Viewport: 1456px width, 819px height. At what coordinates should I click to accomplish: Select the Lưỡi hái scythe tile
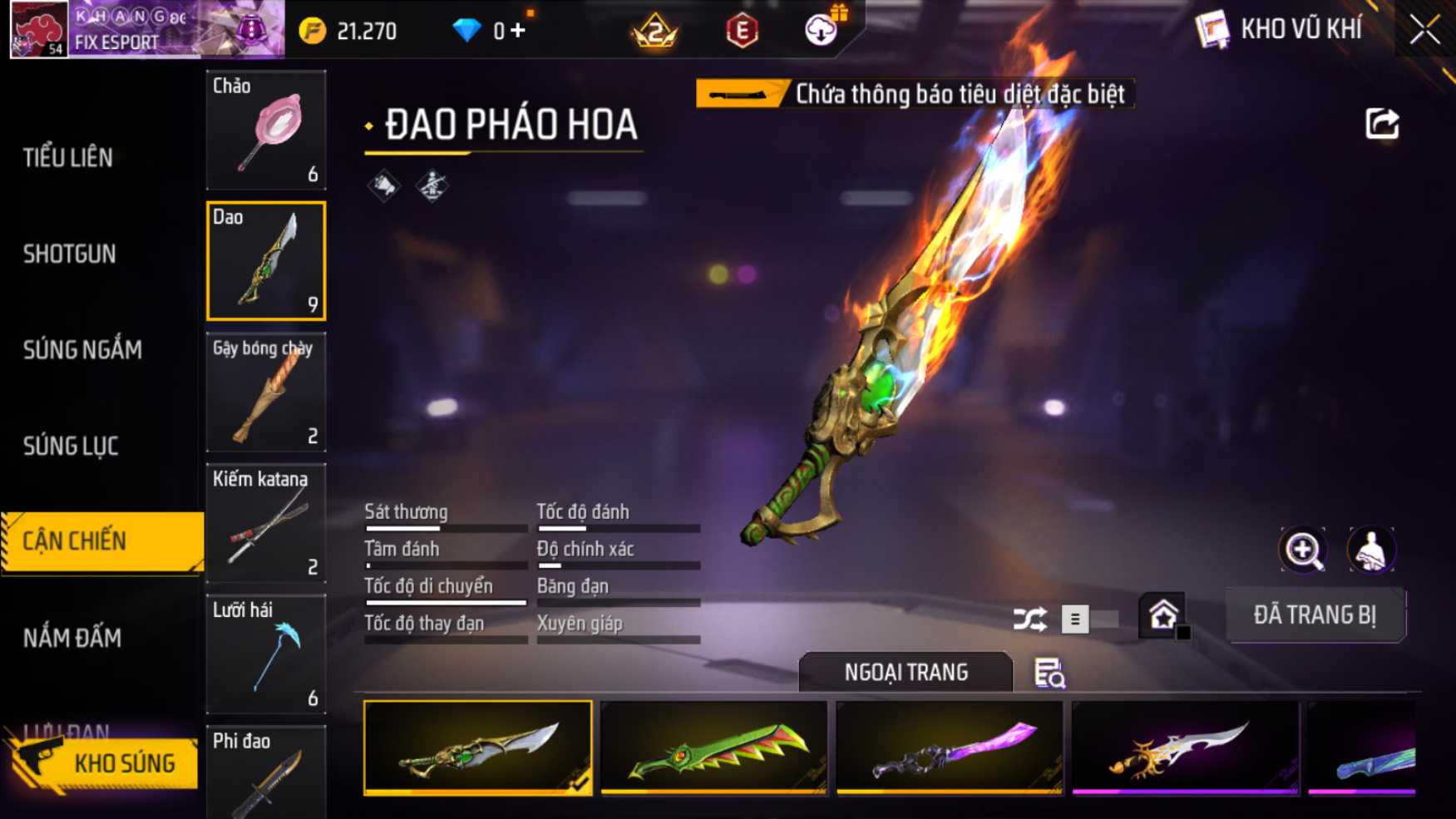(x=266, y=654)
